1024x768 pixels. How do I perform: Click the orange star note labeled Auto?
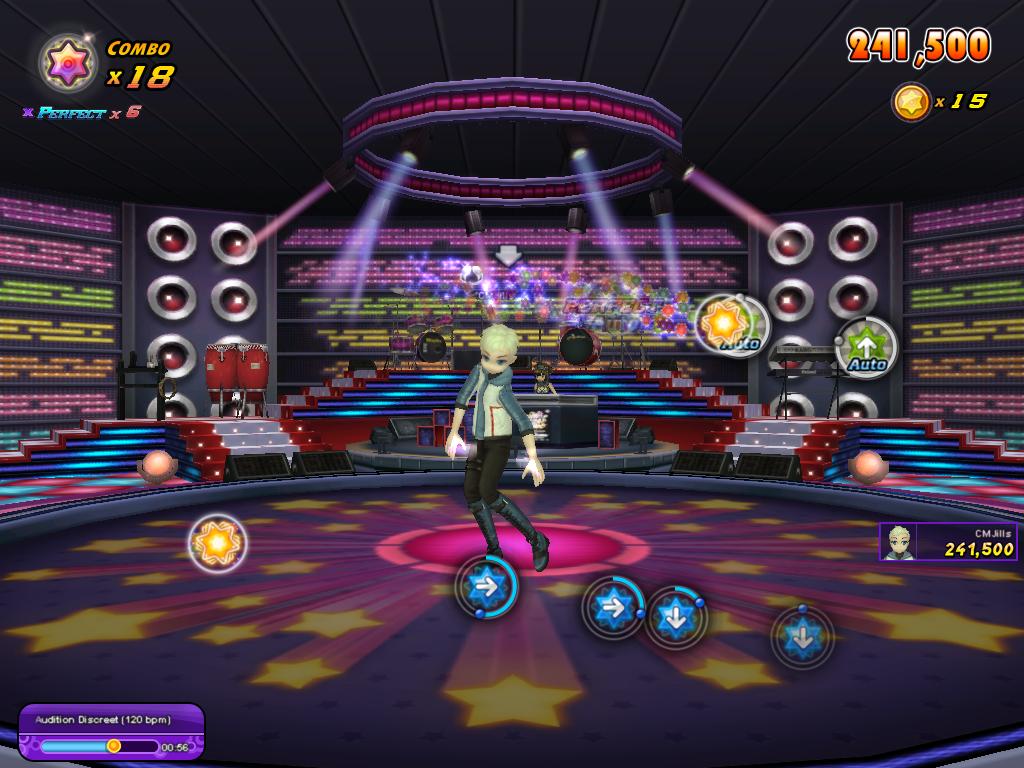[x=730, y=324]
